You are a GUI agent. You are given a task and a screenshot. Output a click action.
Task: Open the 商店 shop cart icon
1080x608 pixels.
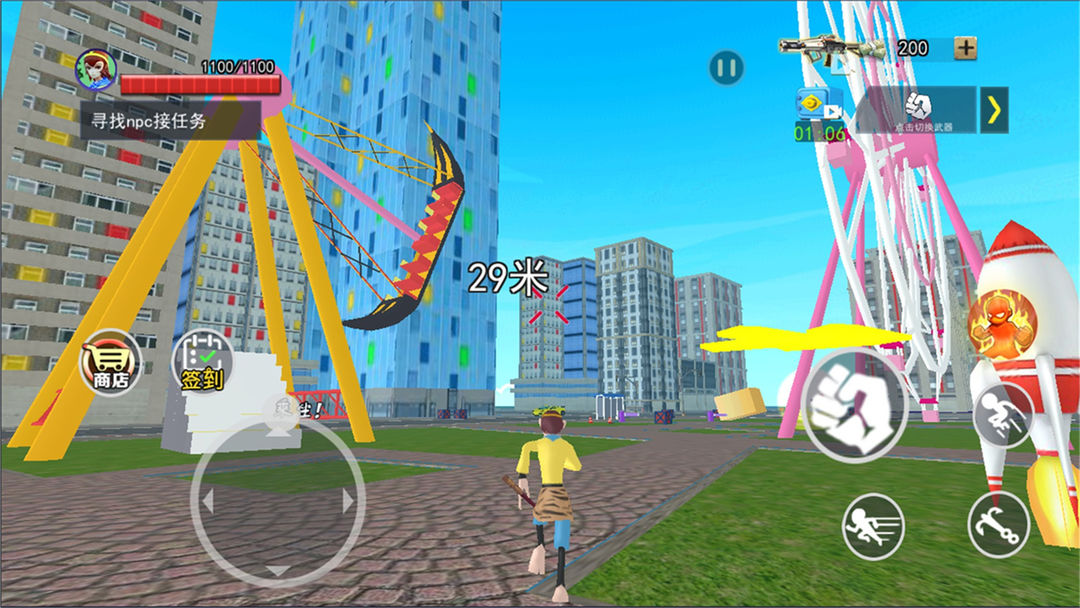click(110, 361)
